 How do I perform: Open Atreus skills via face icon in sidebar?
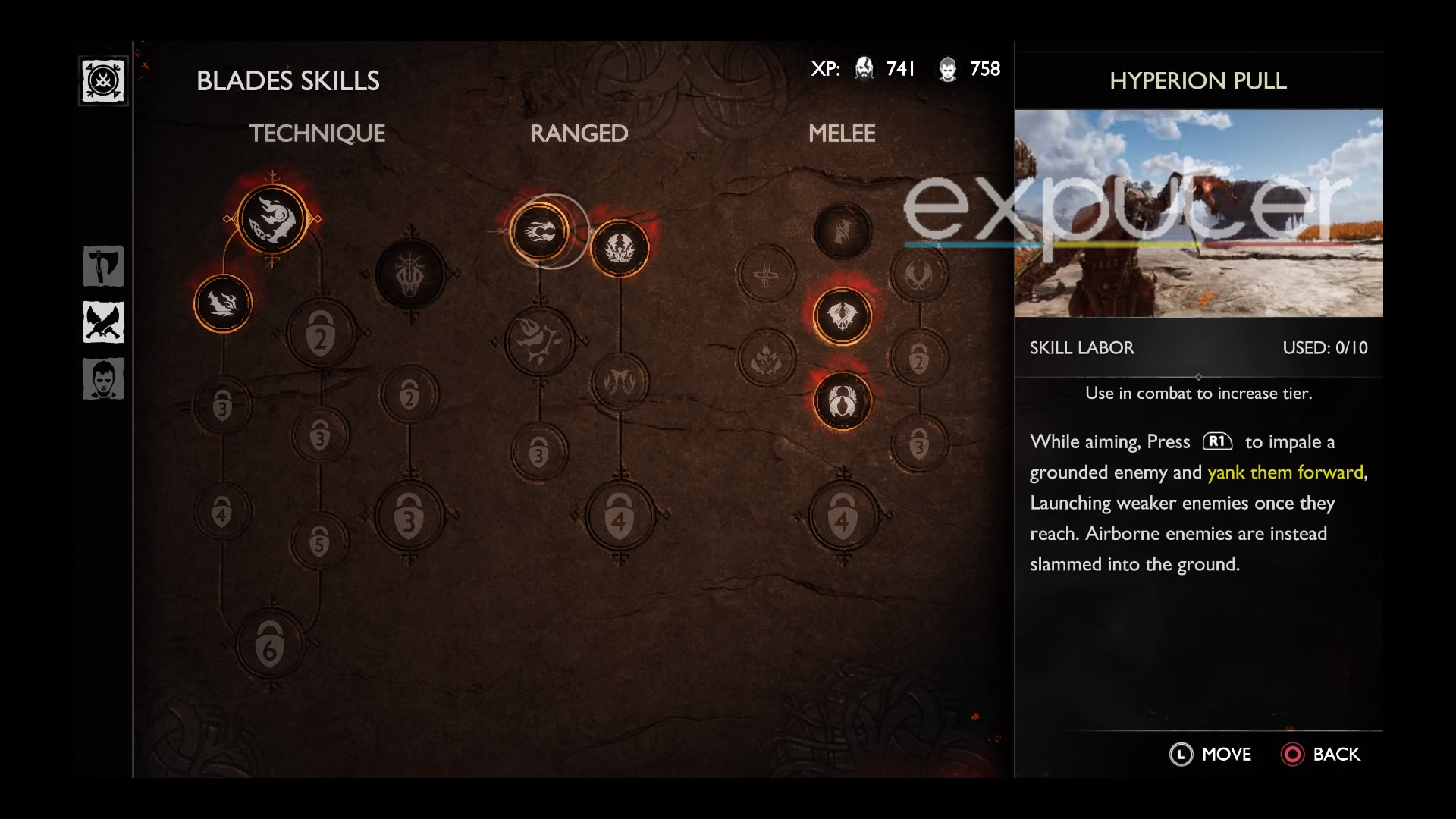tap(103, 378)
